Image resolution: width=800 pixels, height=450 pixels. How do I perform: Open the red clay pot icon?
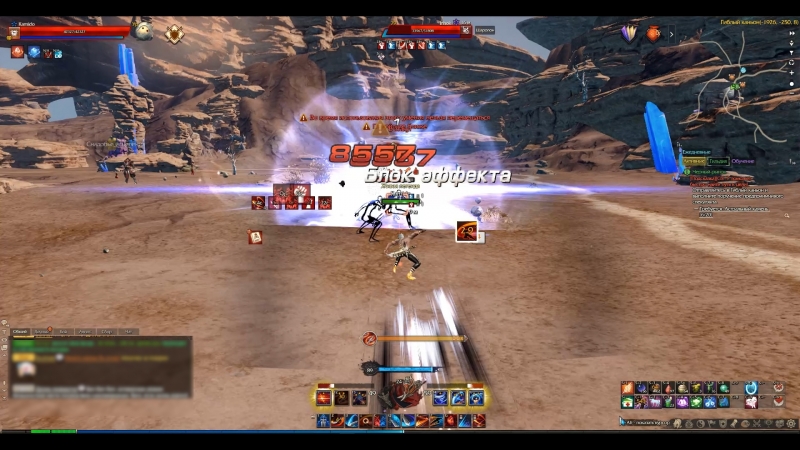(x=654, y=33)
